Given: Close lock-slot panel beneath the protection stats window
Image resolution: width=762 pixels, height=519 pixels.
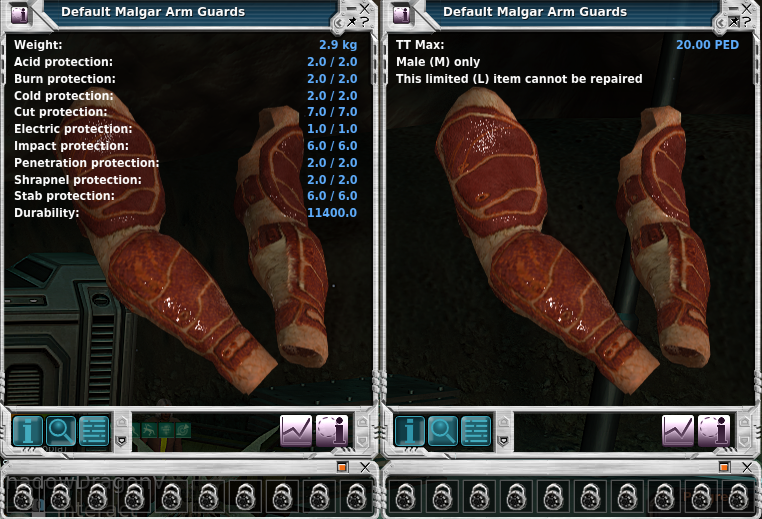Looking at the screenshot, I should (x=367, y=466).
